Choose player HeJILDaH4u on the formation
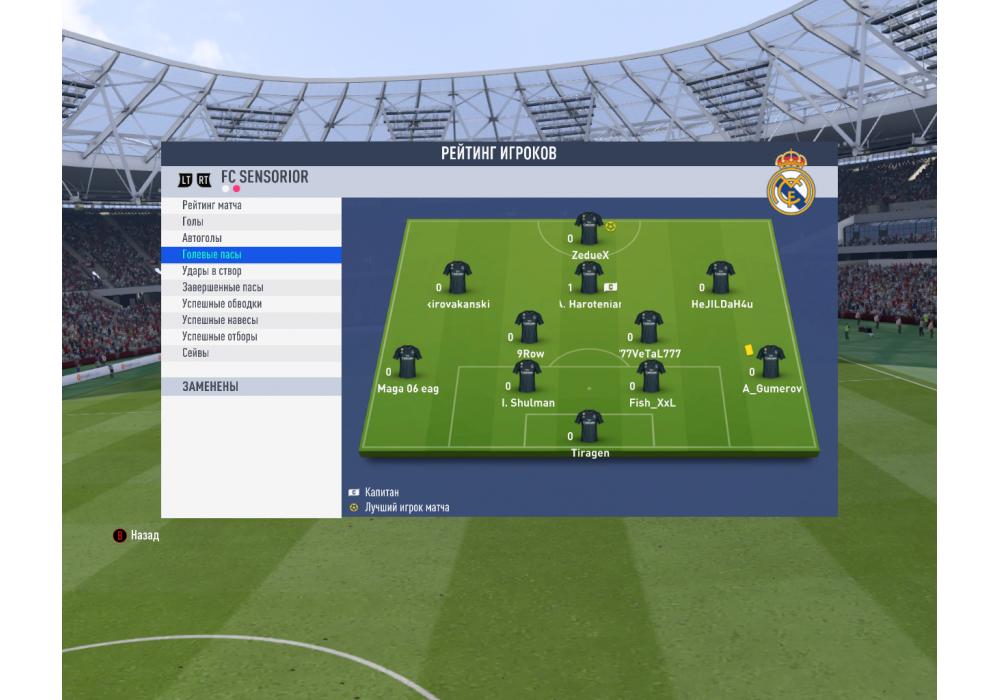This screenshot has height=700, width=1000. [x=720, y=277]
